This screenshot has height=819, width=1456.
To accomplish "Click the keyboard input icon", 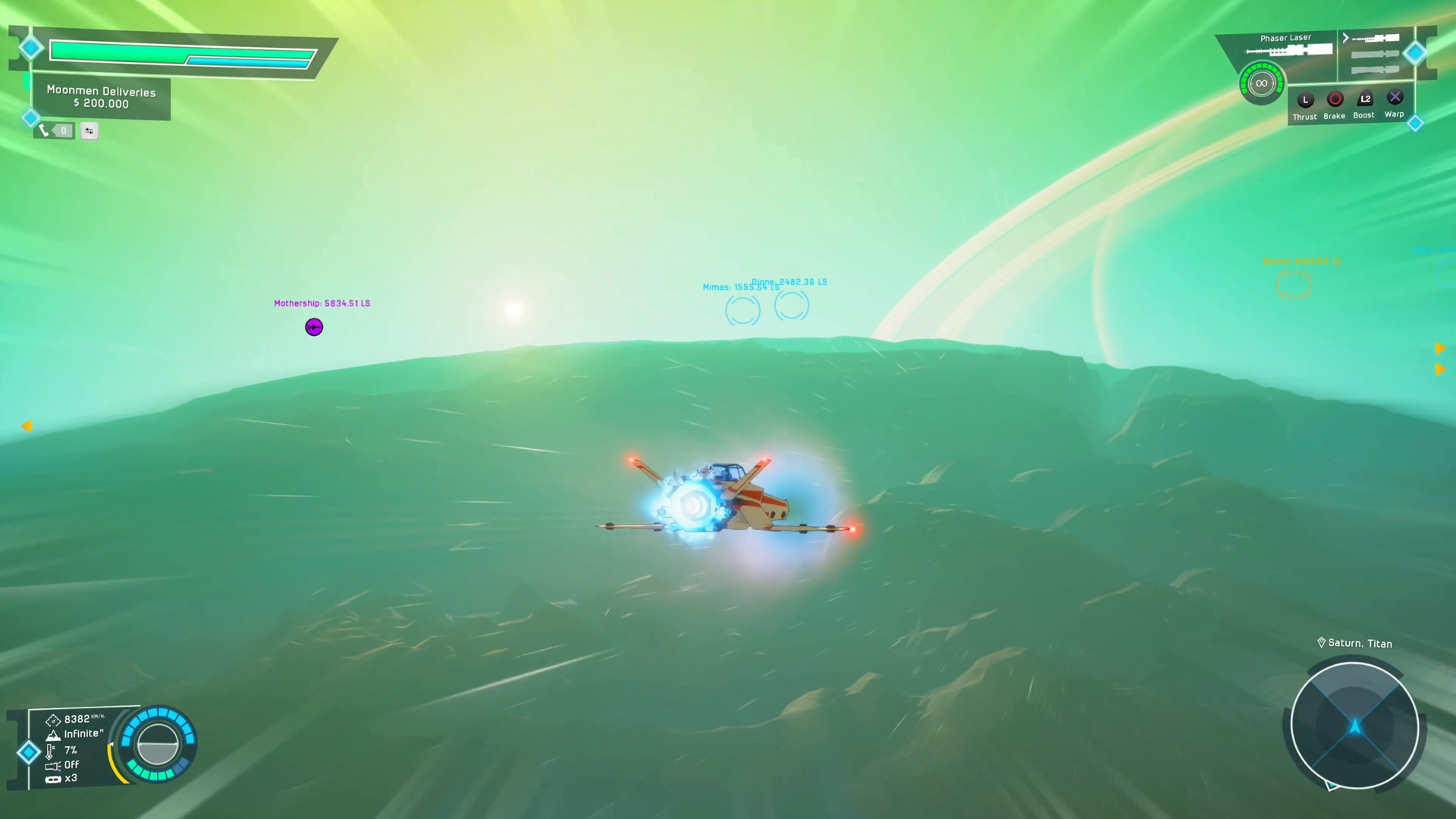I will (x=89, y=130).
